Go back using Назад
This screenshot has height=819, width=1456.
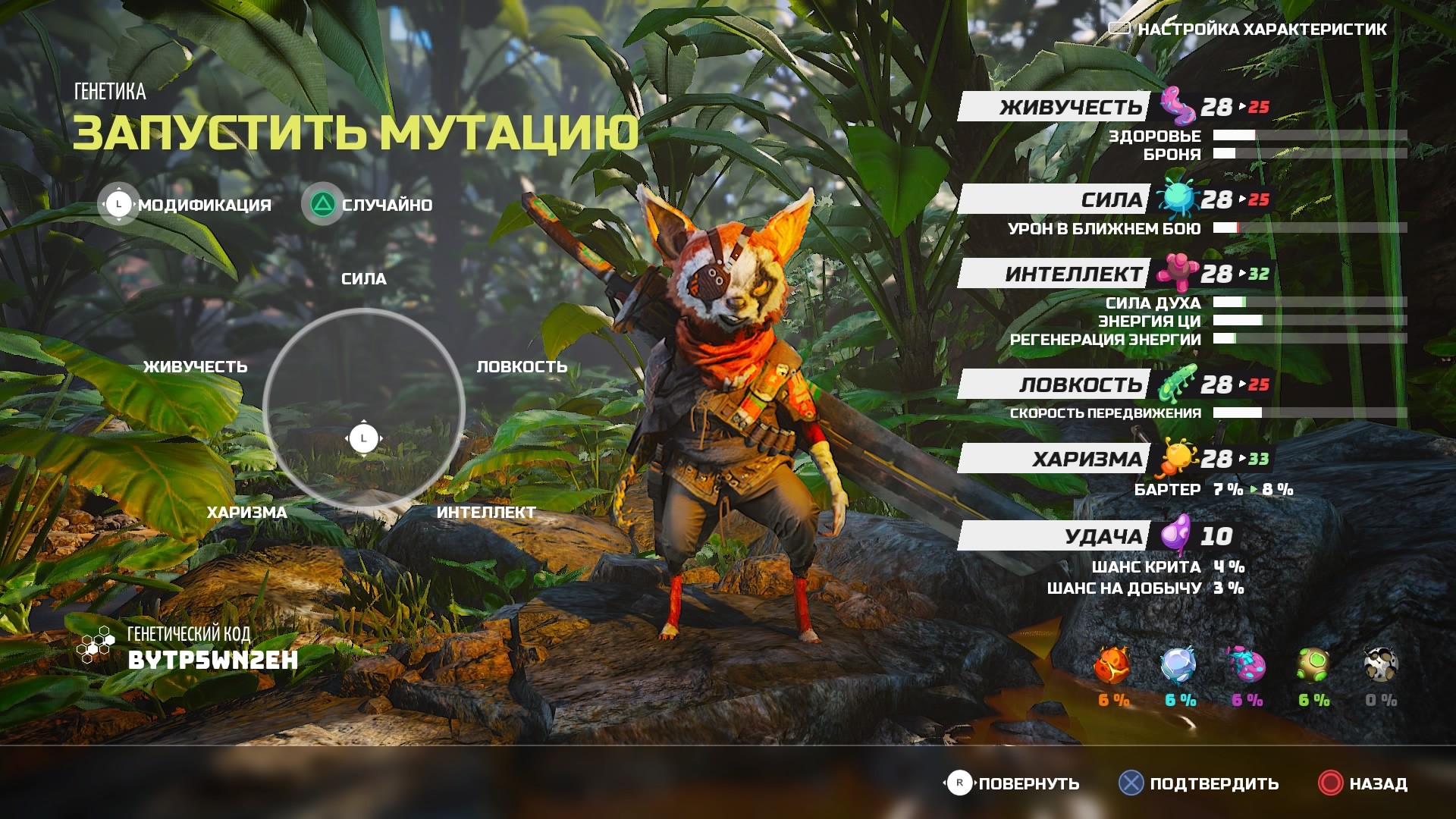(x=1363, y=784)
